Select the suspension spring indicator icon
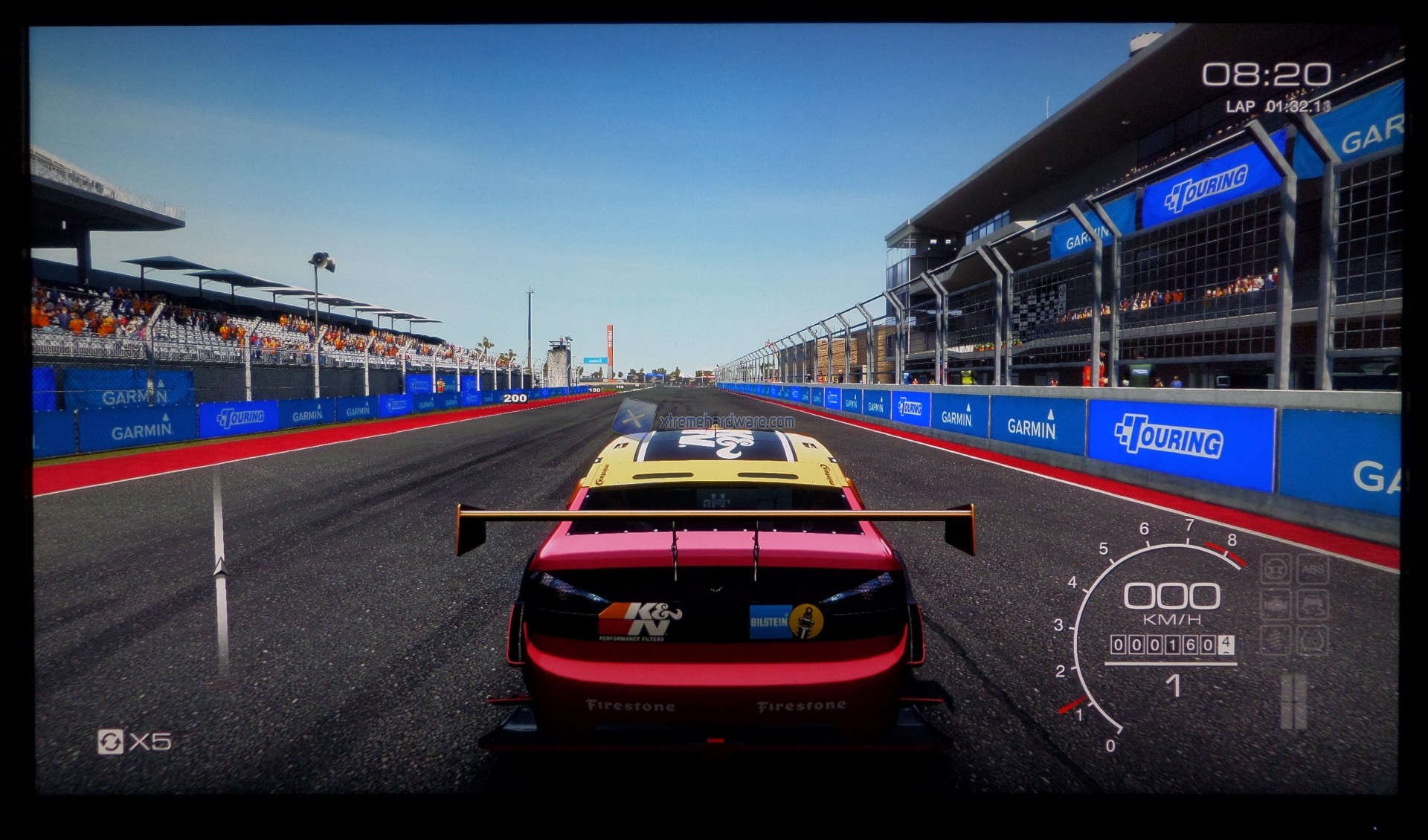The height and width of the screenshot is (840, 1428). (1275, 639)
